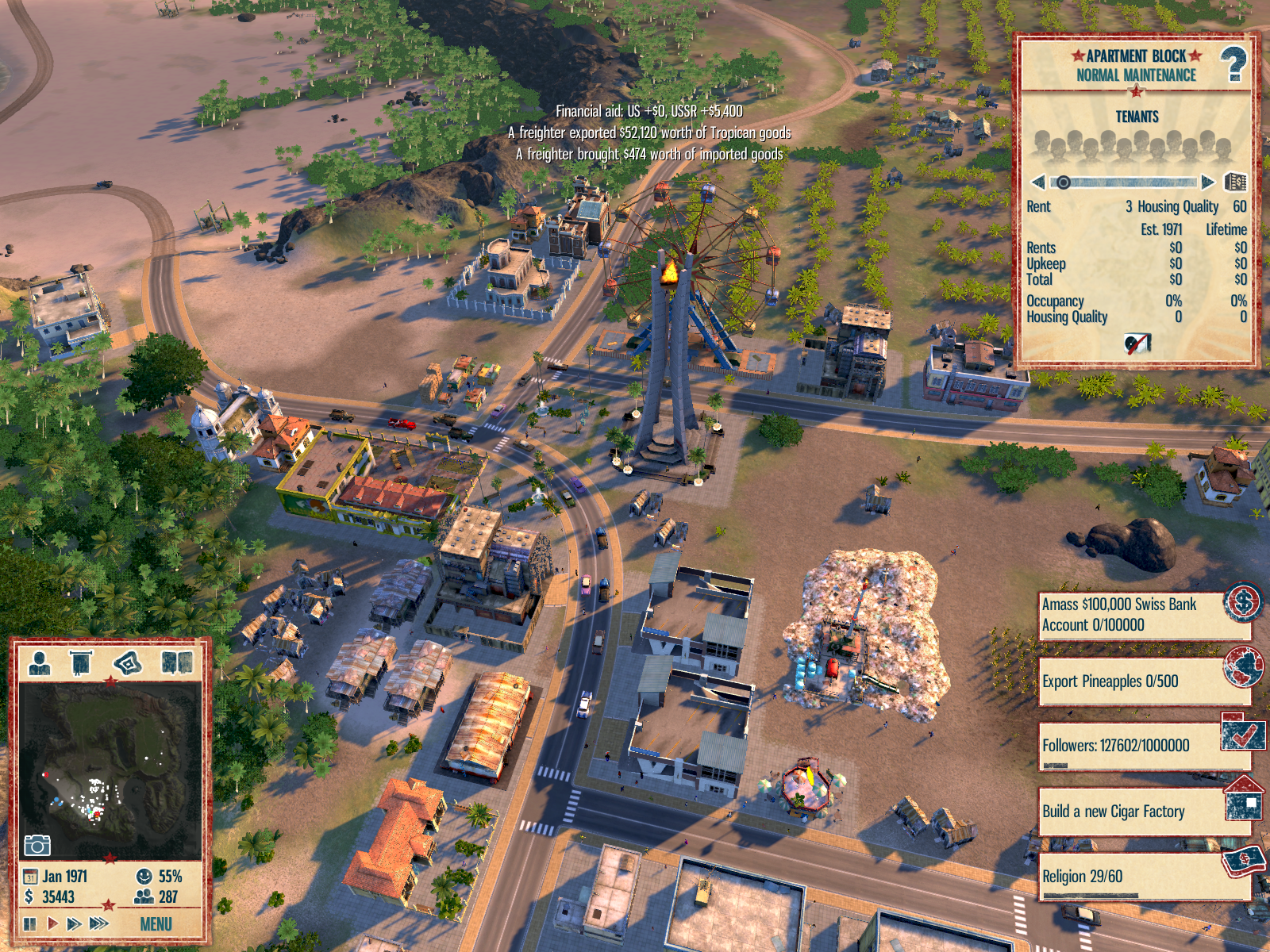The width and height of the screenshot is (1270, 952).
Task: Click the camera icon on the minimap
Action: point(37,845)
